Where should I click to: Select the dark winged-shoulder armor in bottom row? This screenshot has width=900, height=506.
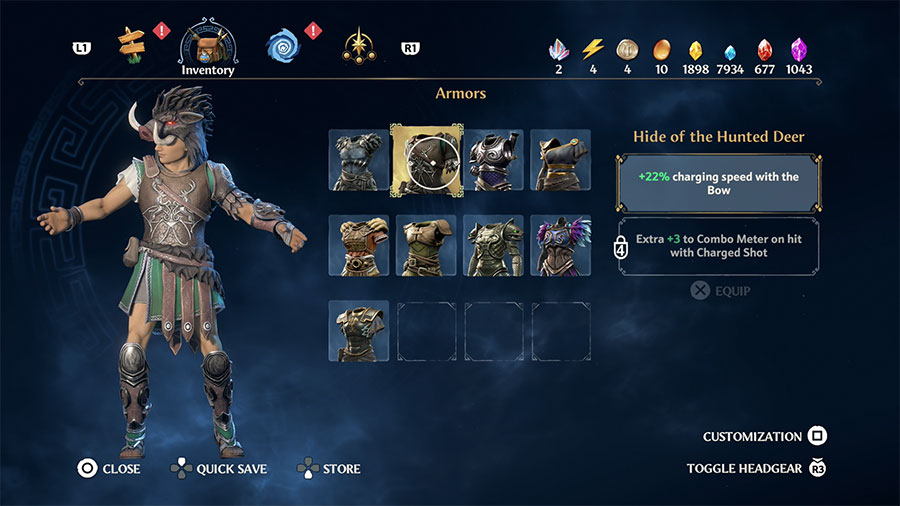[359, 331]
